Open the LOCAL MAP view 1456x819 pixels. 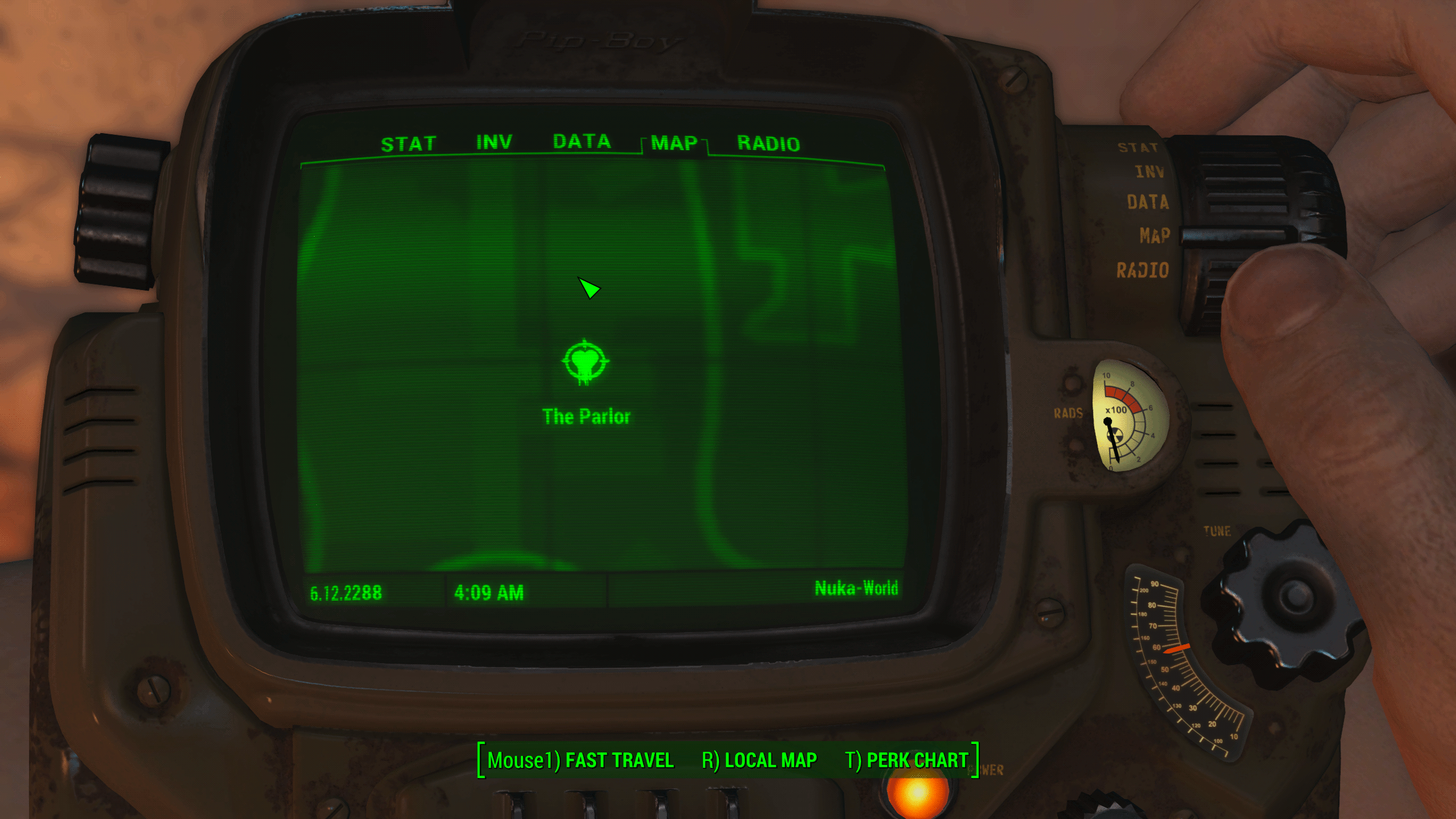759,760
